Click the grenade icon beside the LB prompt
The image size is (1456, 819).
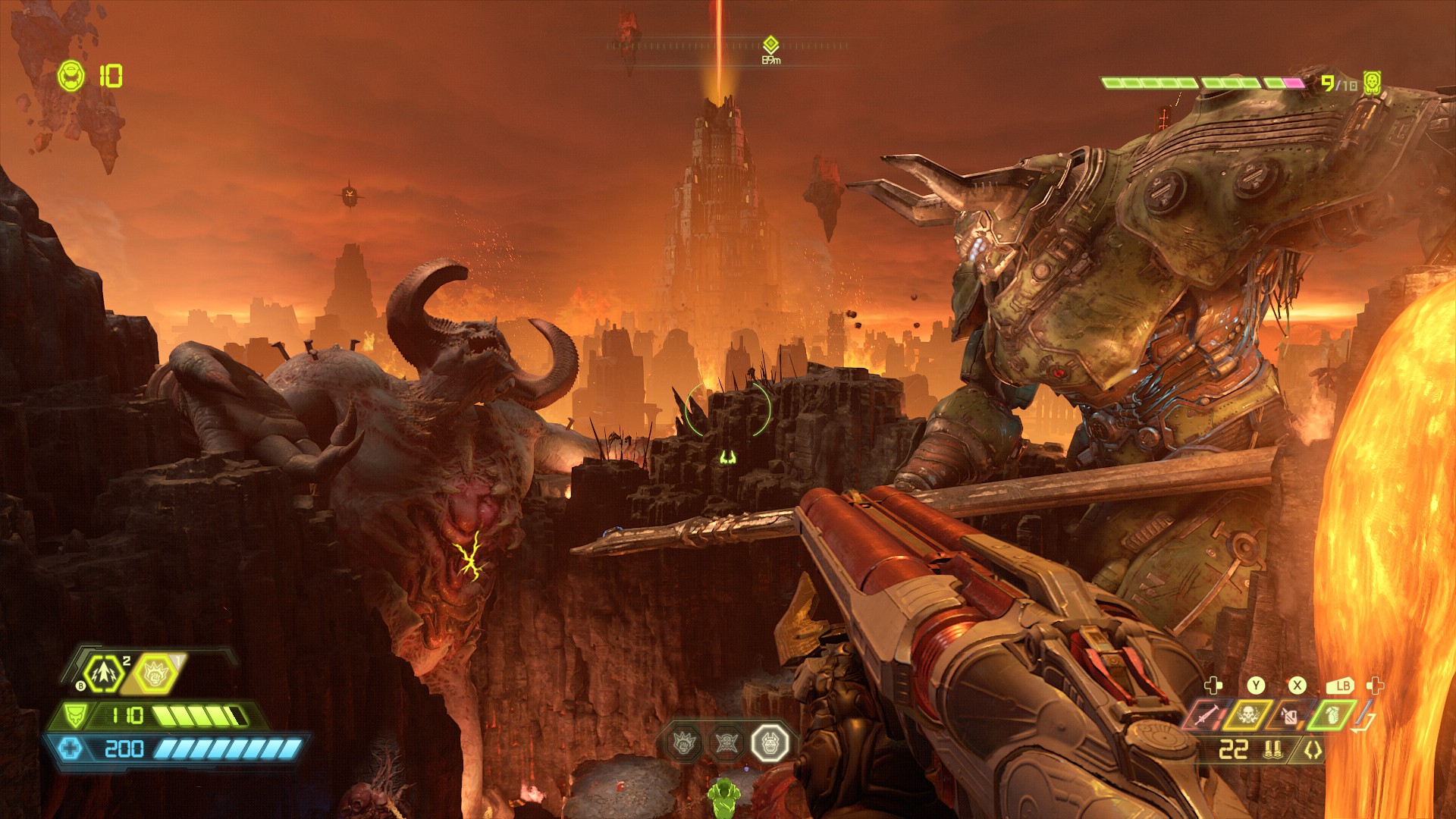pyautogui.click(x=1334, y=714)
